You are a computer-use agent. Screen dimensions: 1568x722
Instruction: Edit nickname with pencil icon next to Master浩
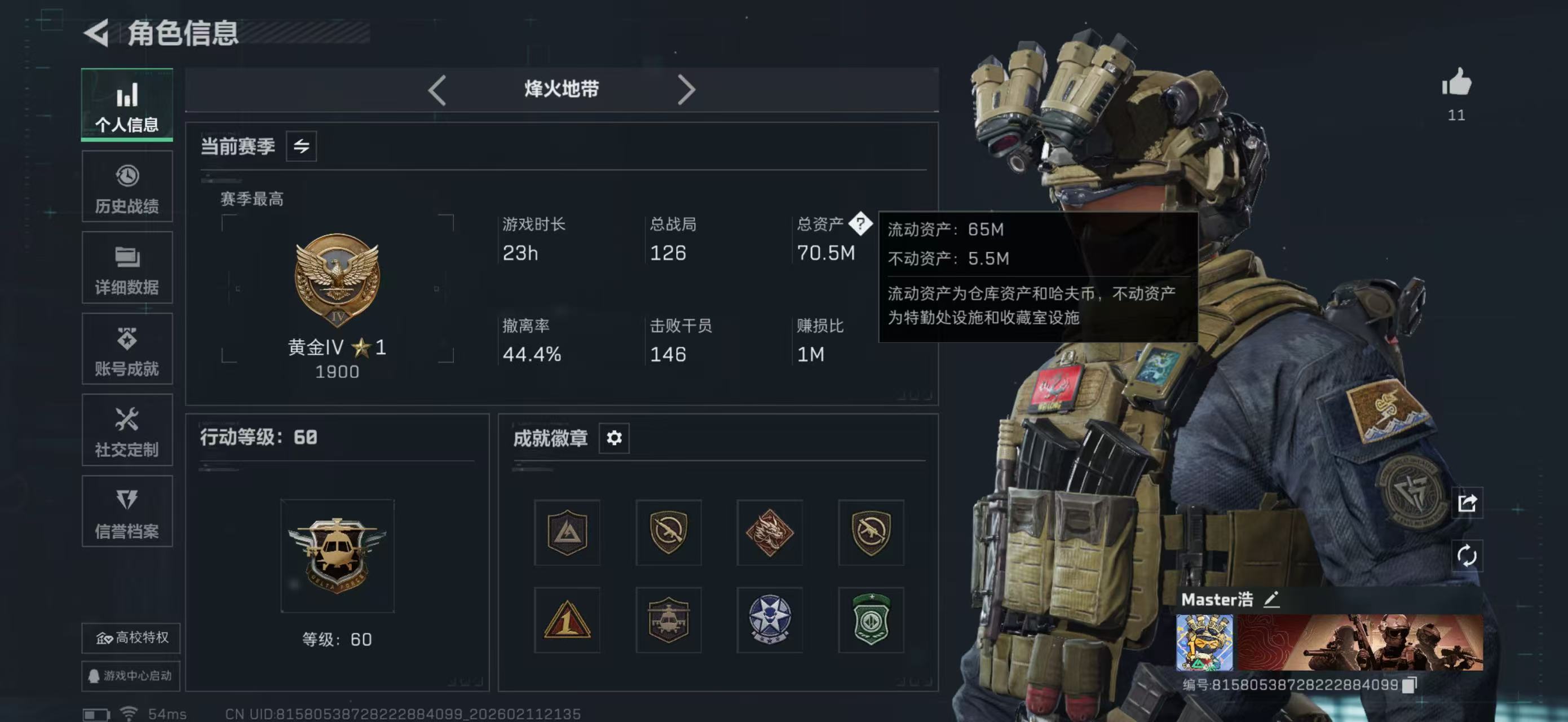click(x=1272, y=600)
